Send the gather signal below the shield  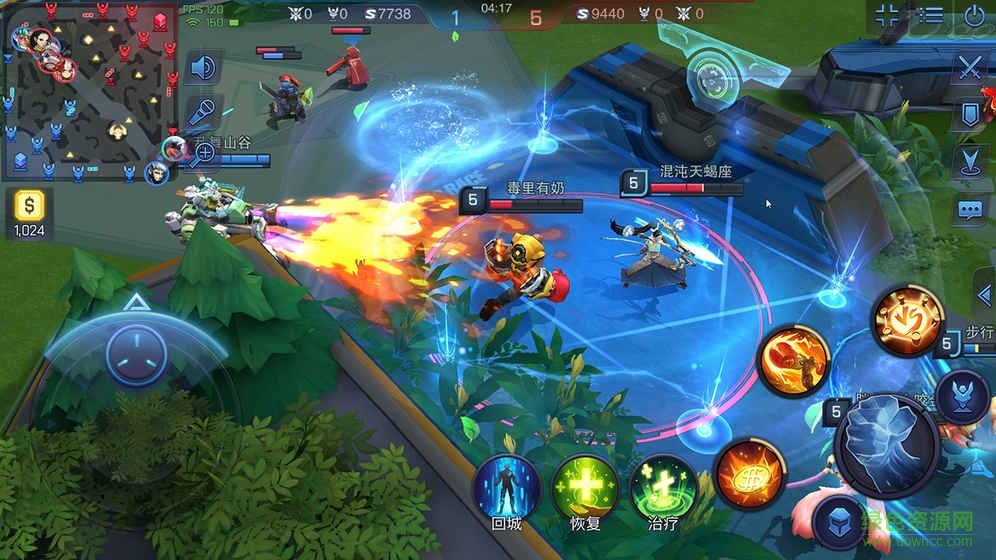970,162
